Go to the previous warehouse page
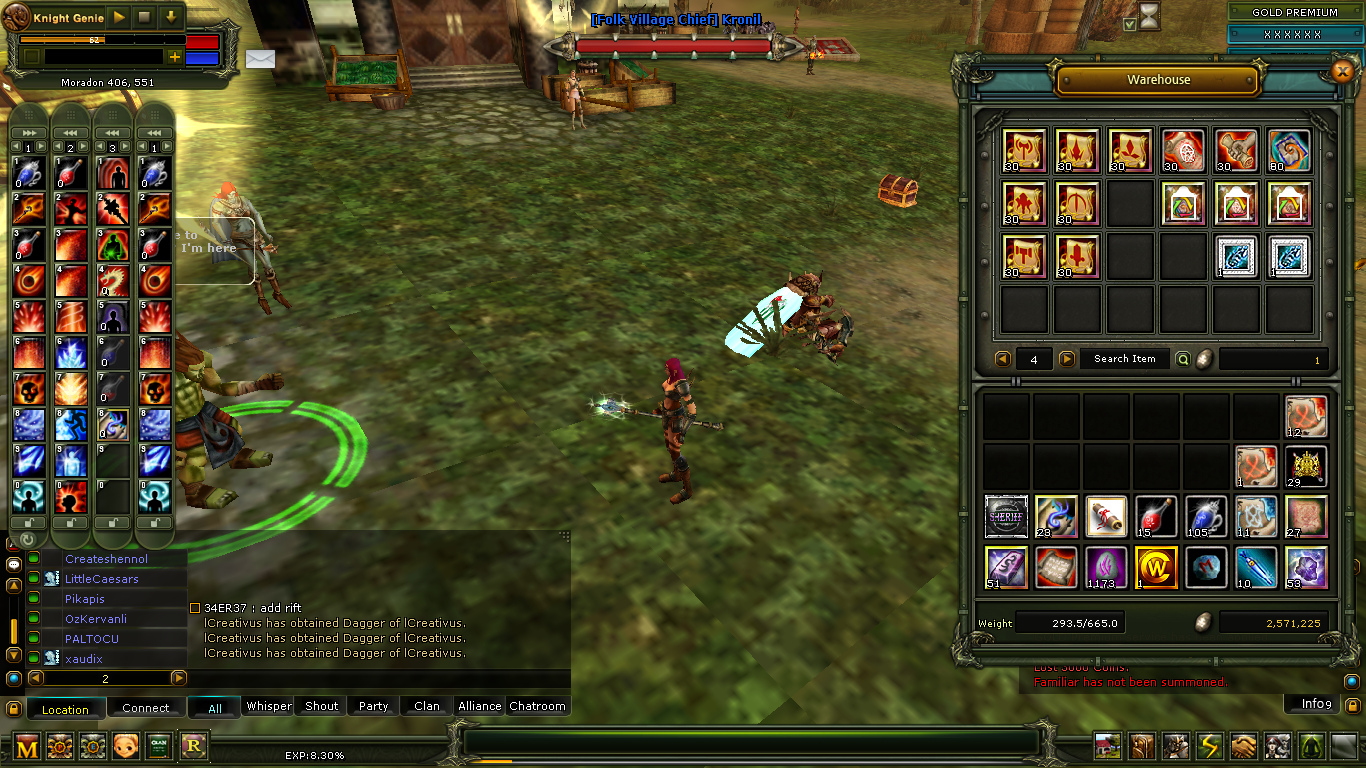Screen dimensions: 1366x768 click(x=1003, y=359)
